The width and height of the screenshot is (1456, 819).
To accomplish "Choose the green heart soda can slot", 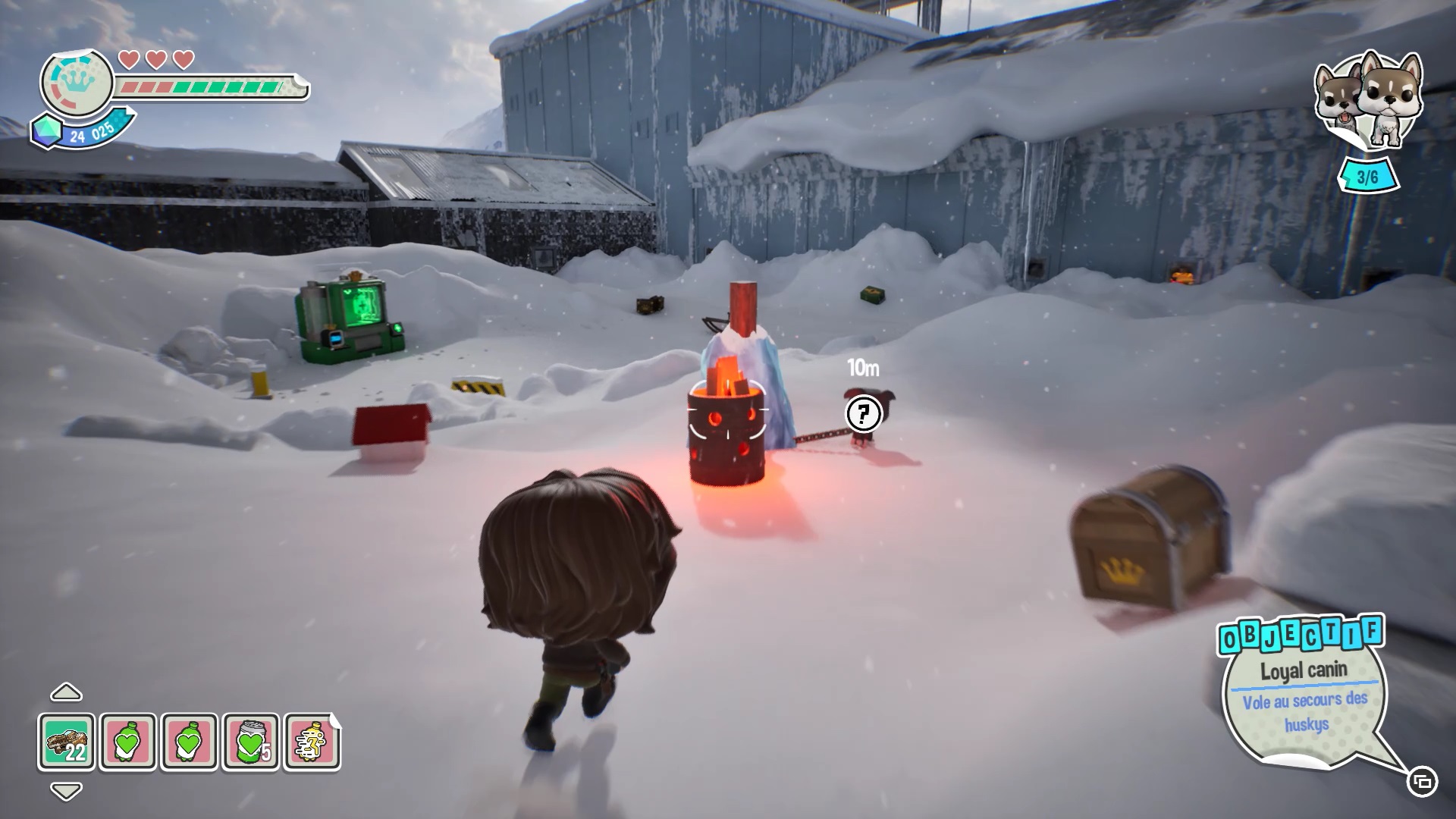I will [250, 741].
